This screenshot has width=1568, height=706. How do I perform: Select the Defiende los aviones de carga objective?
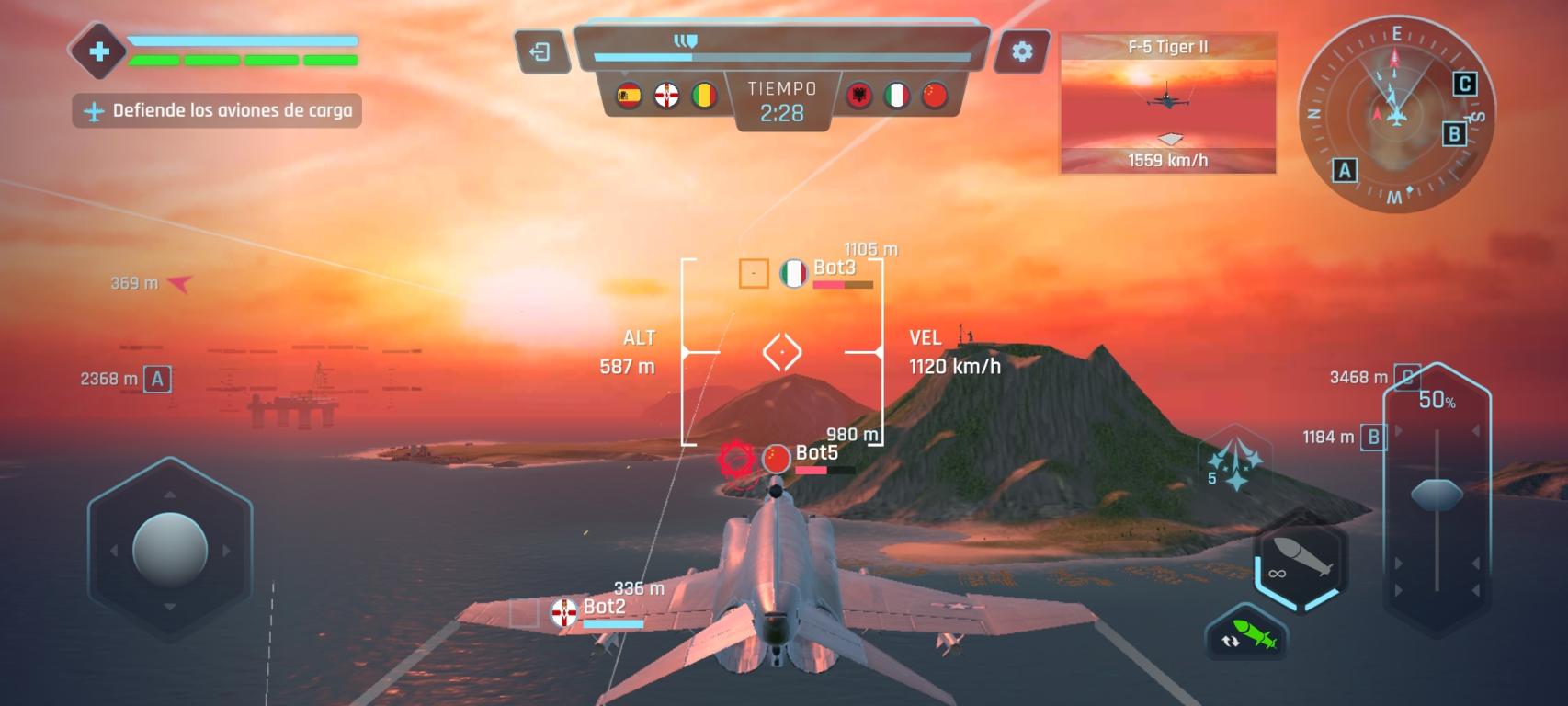218,111
